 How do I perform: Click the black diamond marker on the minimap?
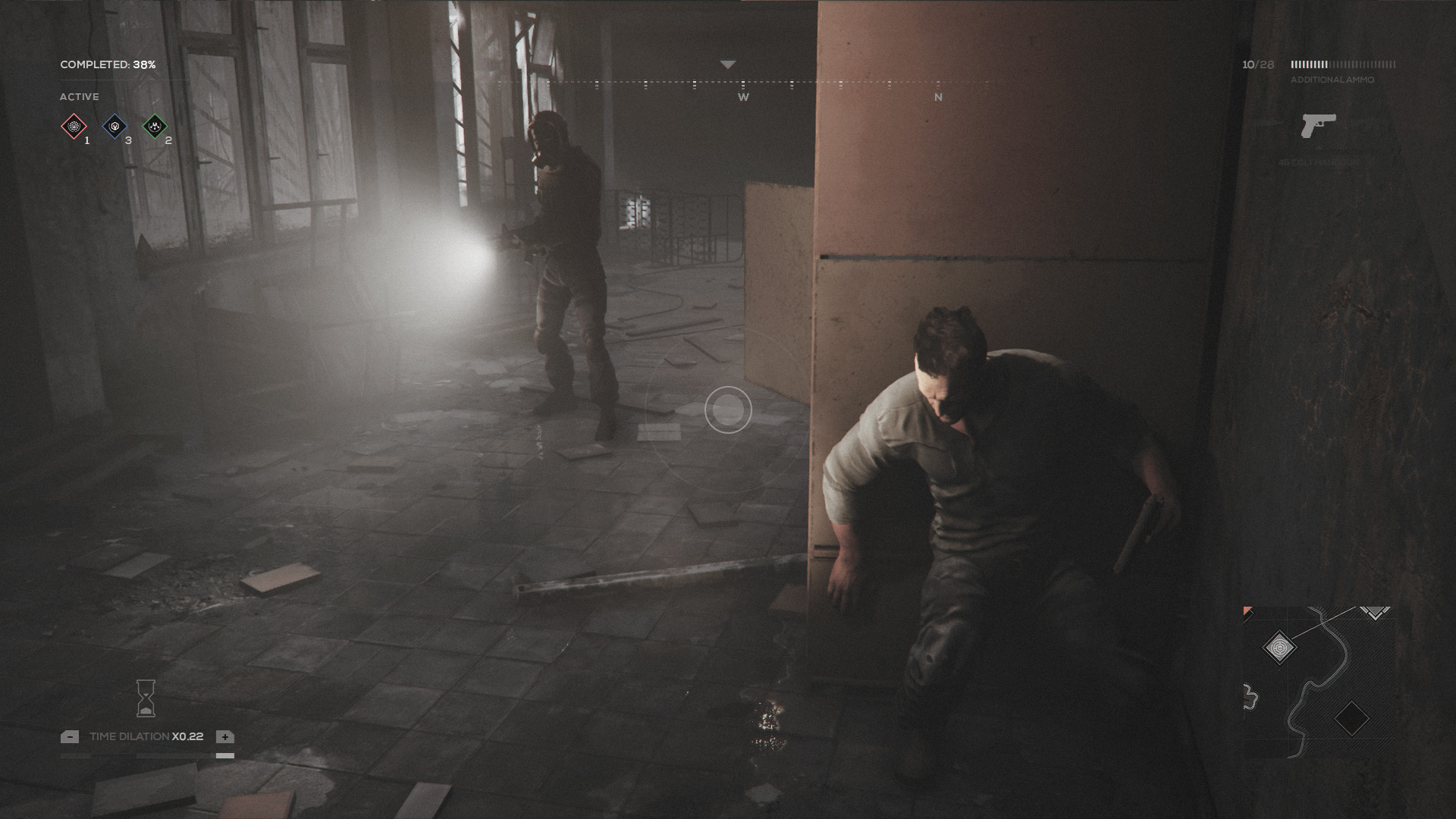1352,718
